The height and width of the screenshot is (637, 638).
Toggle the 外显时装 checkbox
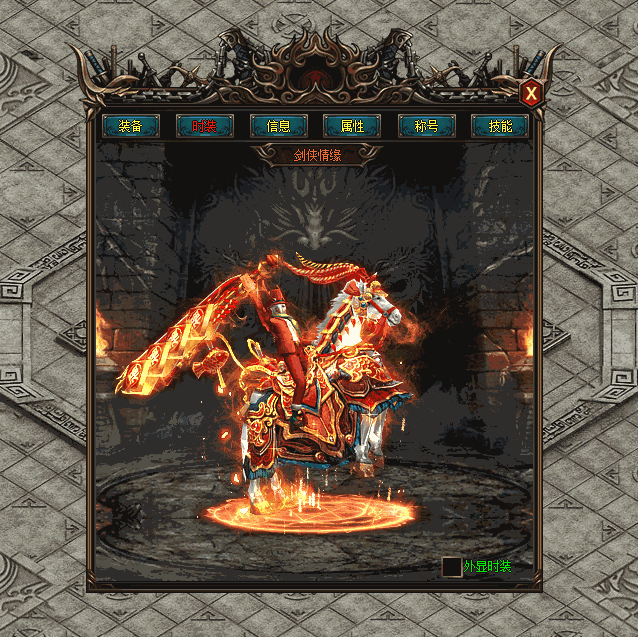pyautogui.click(x=452, y=567)
